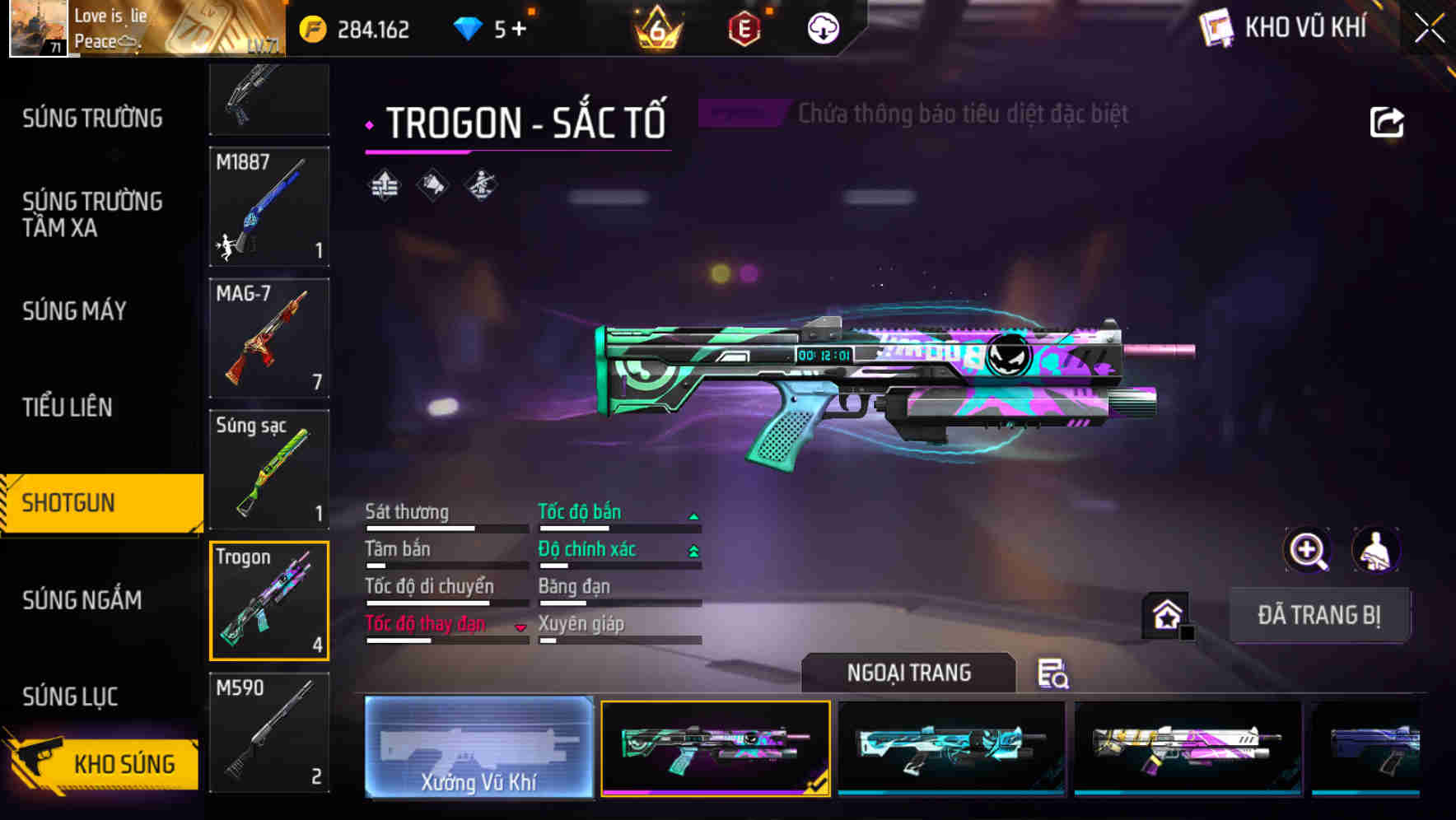Select the M1887 shotgun slot
Image resolution: width=1456 pixels, height=820 pixels.
(x=269, y=207)
